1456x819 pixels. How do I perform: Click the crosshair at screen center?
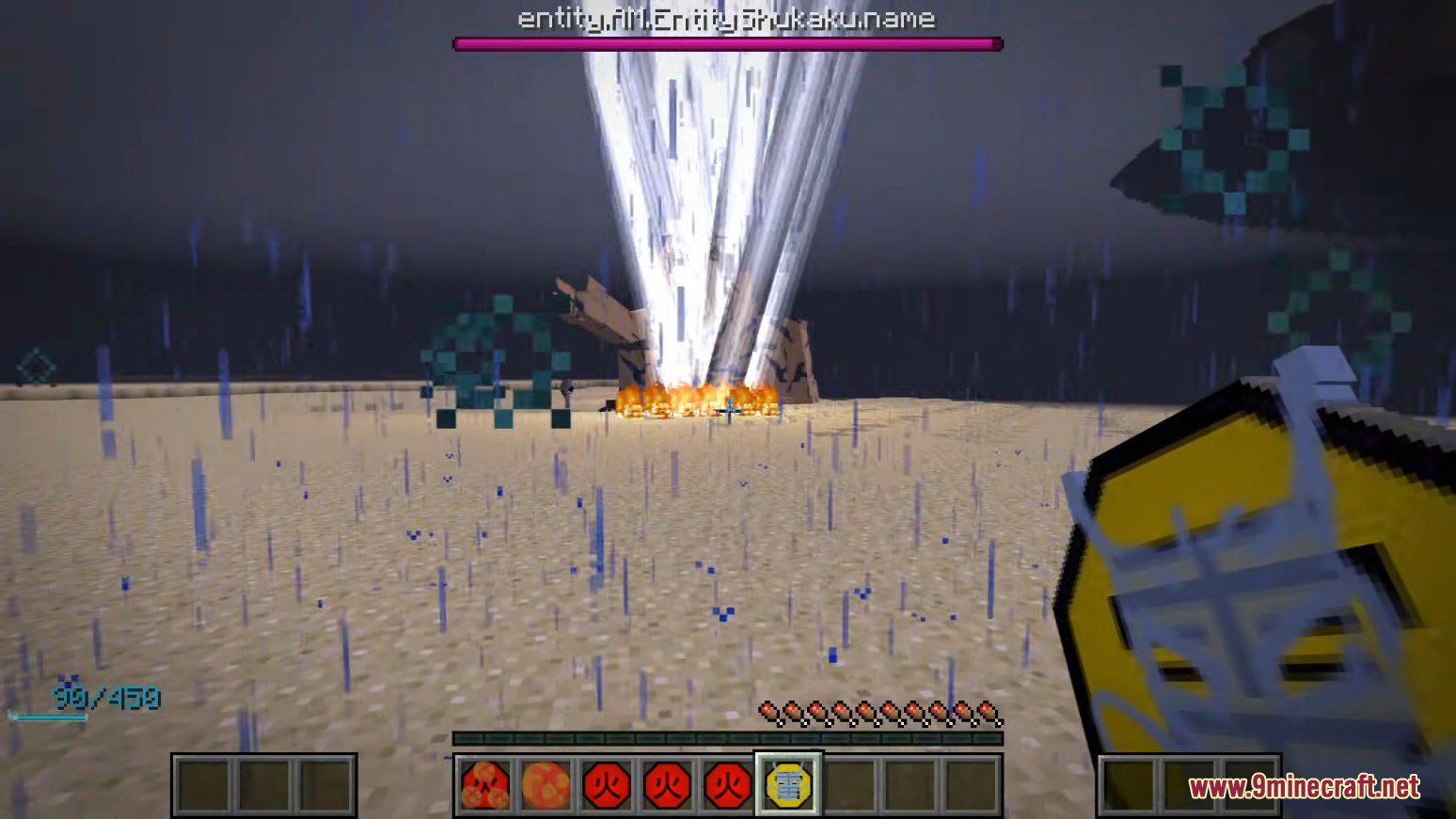728,409
